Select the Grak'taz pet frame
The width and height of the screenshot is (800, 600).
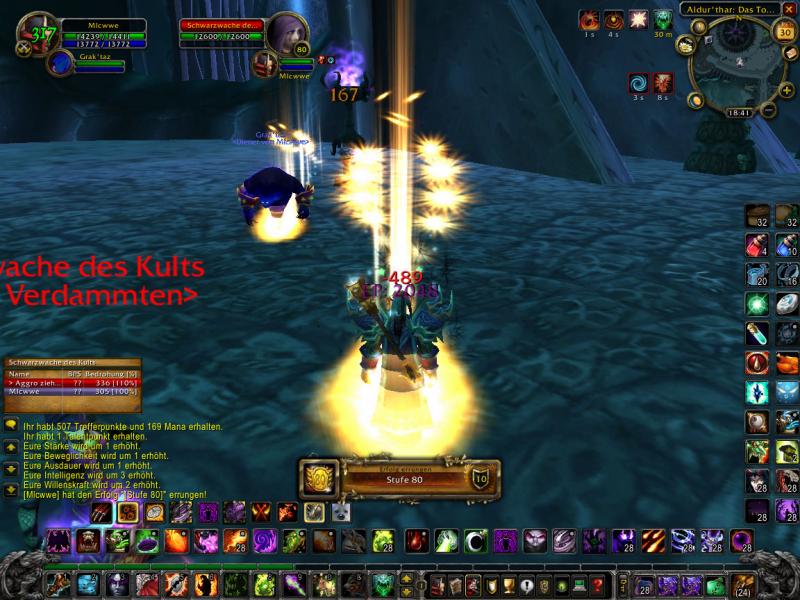61,63
